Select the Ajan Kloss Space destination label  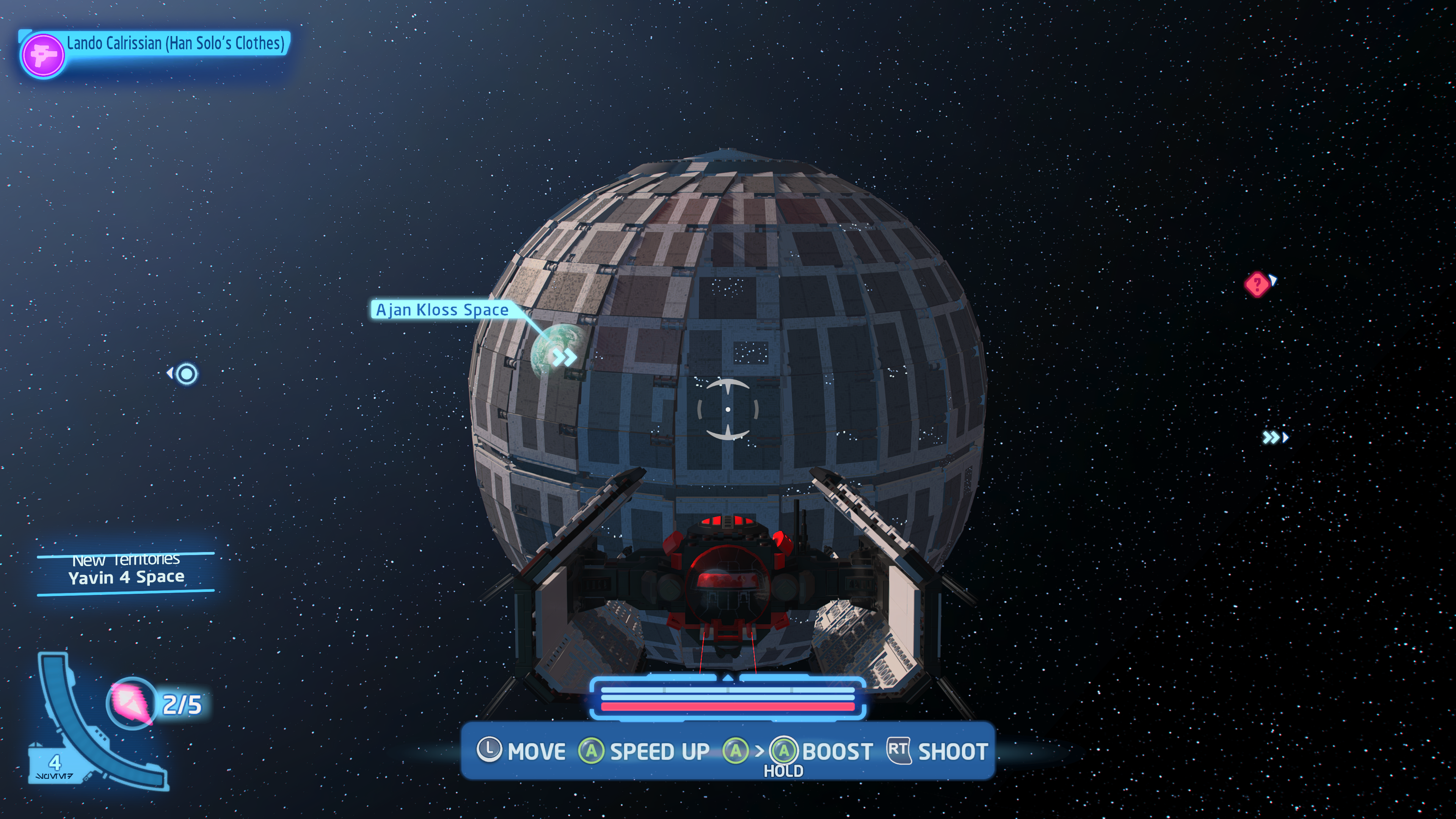[x=441, y=310]
